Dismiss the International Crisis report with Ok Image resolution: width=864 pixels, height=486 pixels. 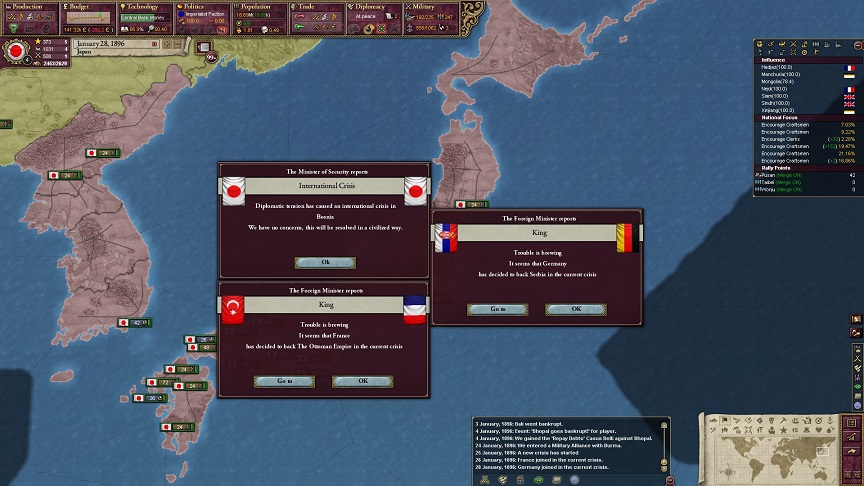(325, 262)
